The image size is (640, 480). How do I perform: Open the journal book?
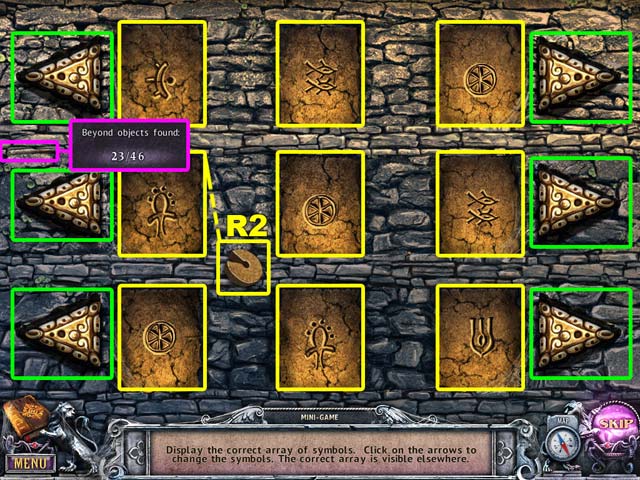click(x=26, y=423)
